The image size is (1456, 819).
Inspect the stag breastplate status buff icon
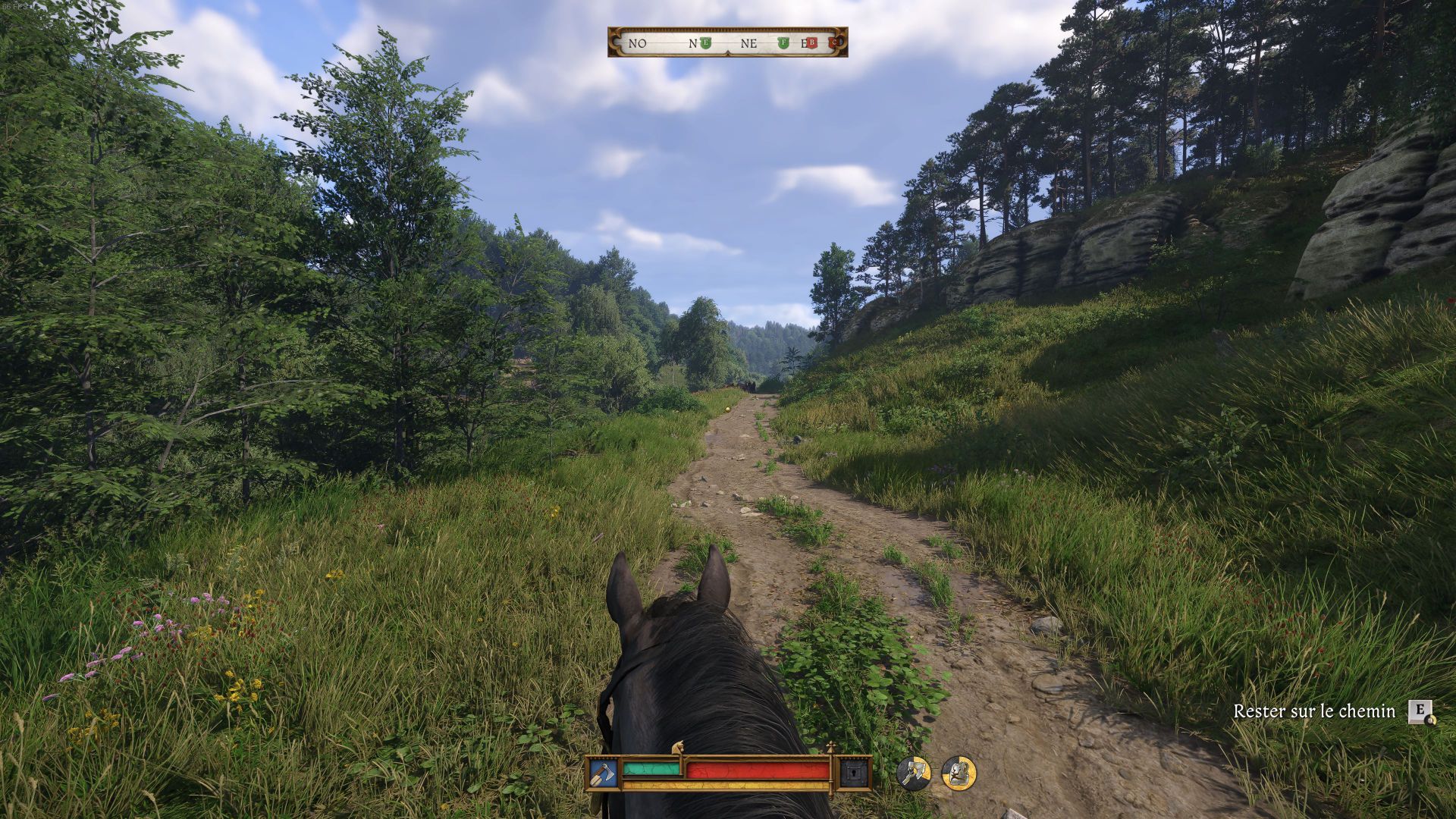(x=959, y=773)
